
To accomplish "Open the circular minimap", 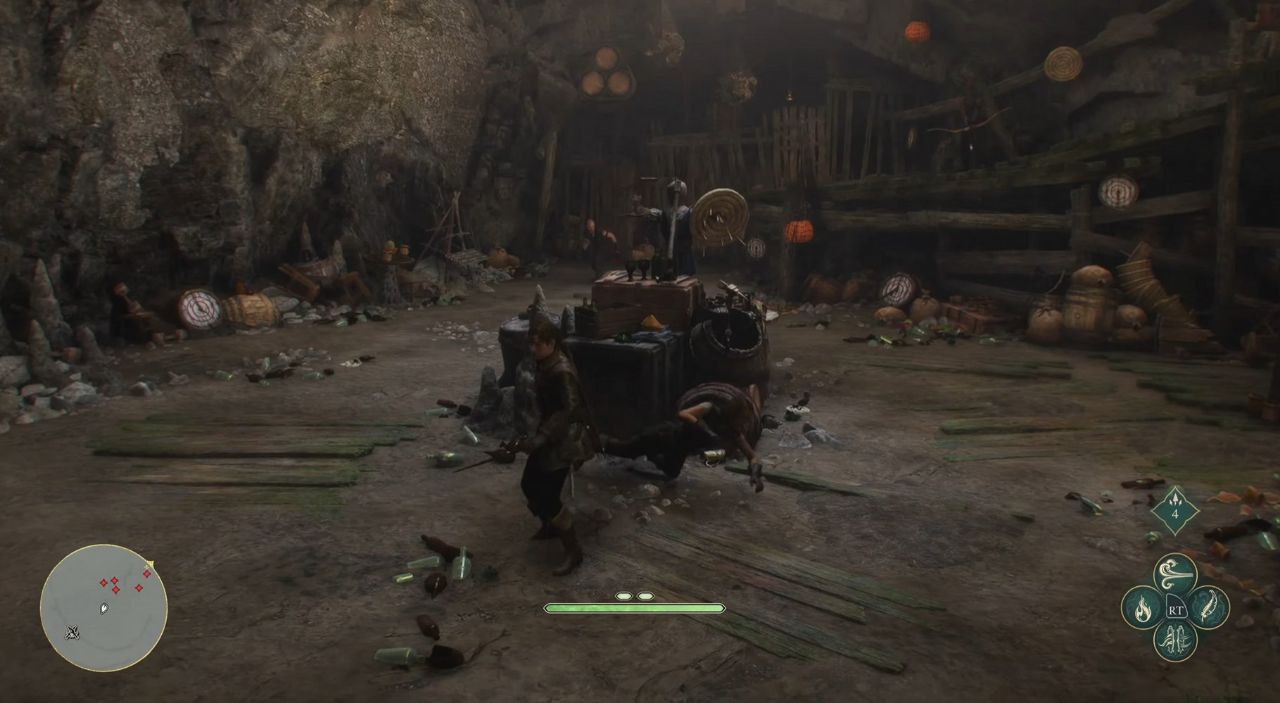I will (104, 607).
